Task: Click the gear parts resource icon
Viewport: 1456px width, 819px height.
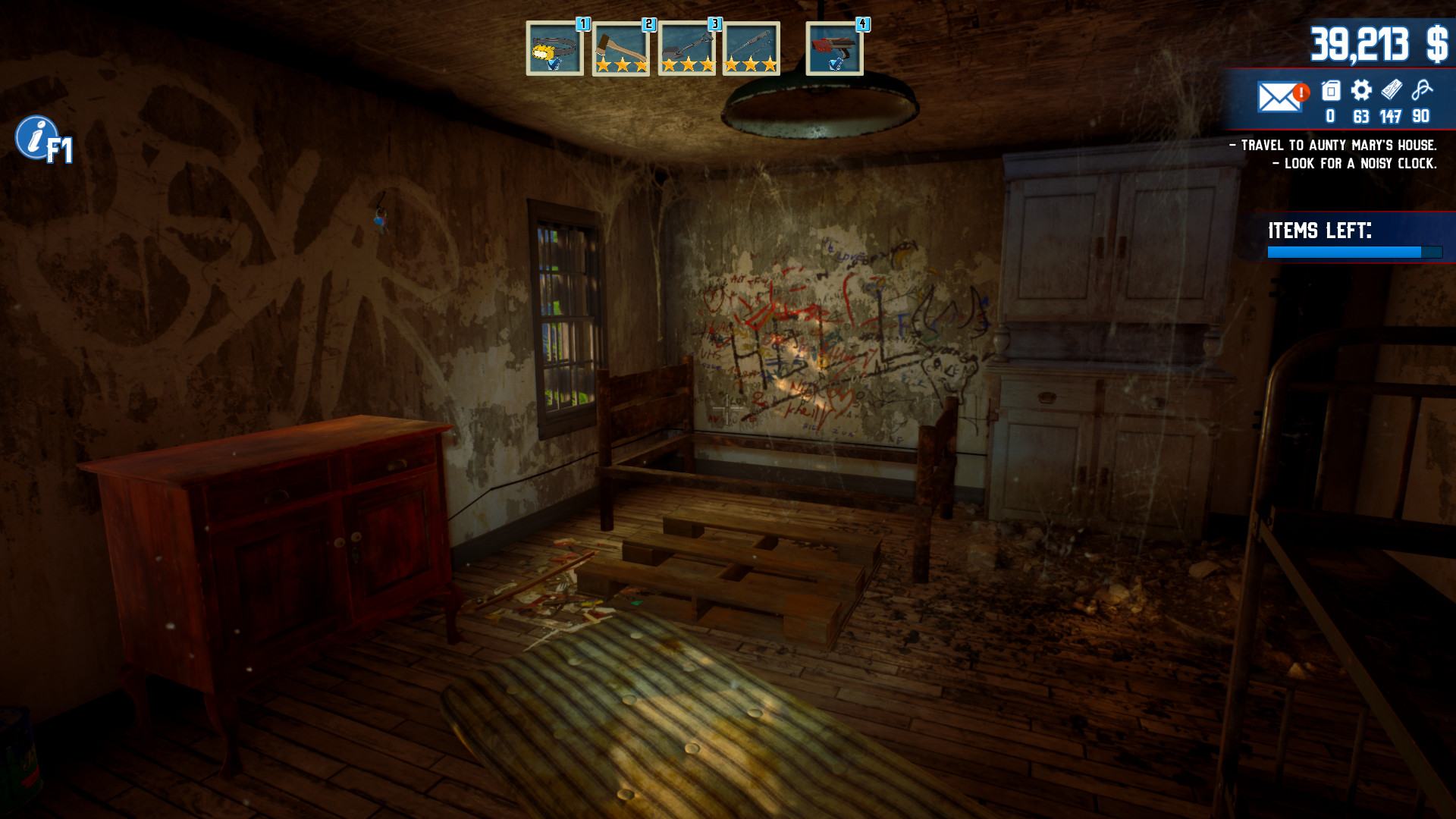Action: [x=1361, y=91]
